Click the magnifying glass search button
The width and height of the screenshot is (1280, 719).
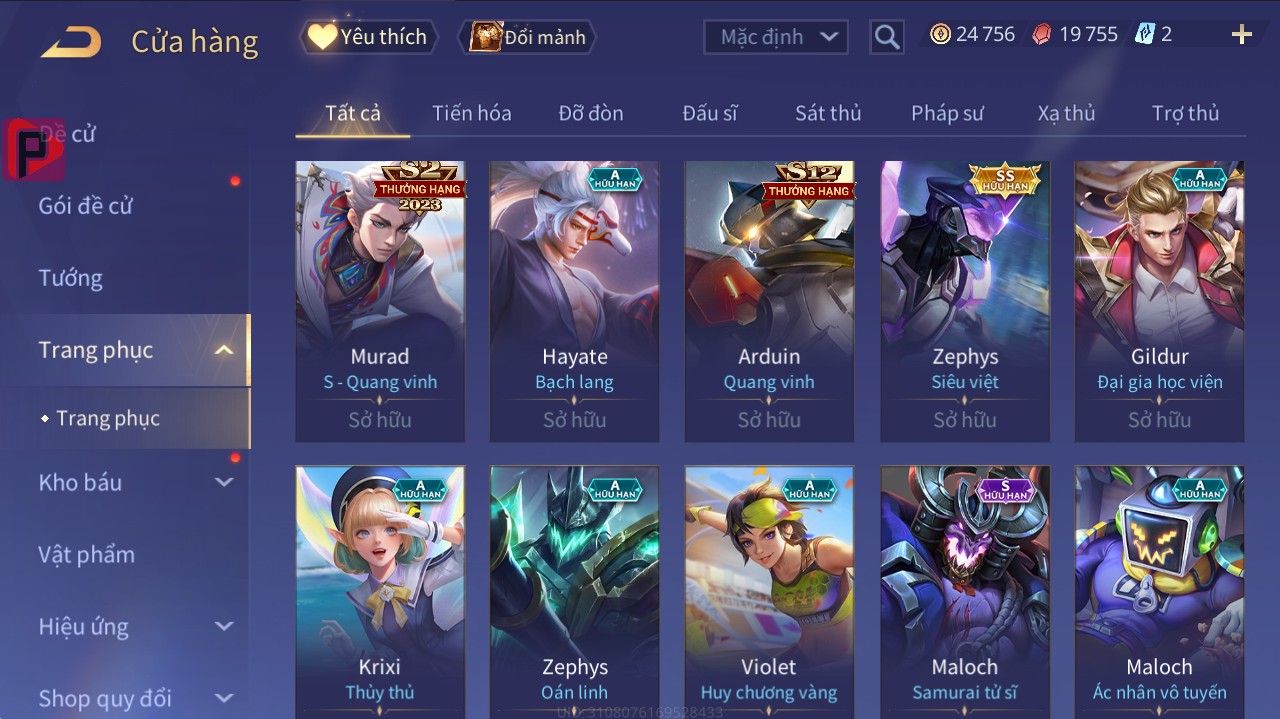click(x=886, y=37)
